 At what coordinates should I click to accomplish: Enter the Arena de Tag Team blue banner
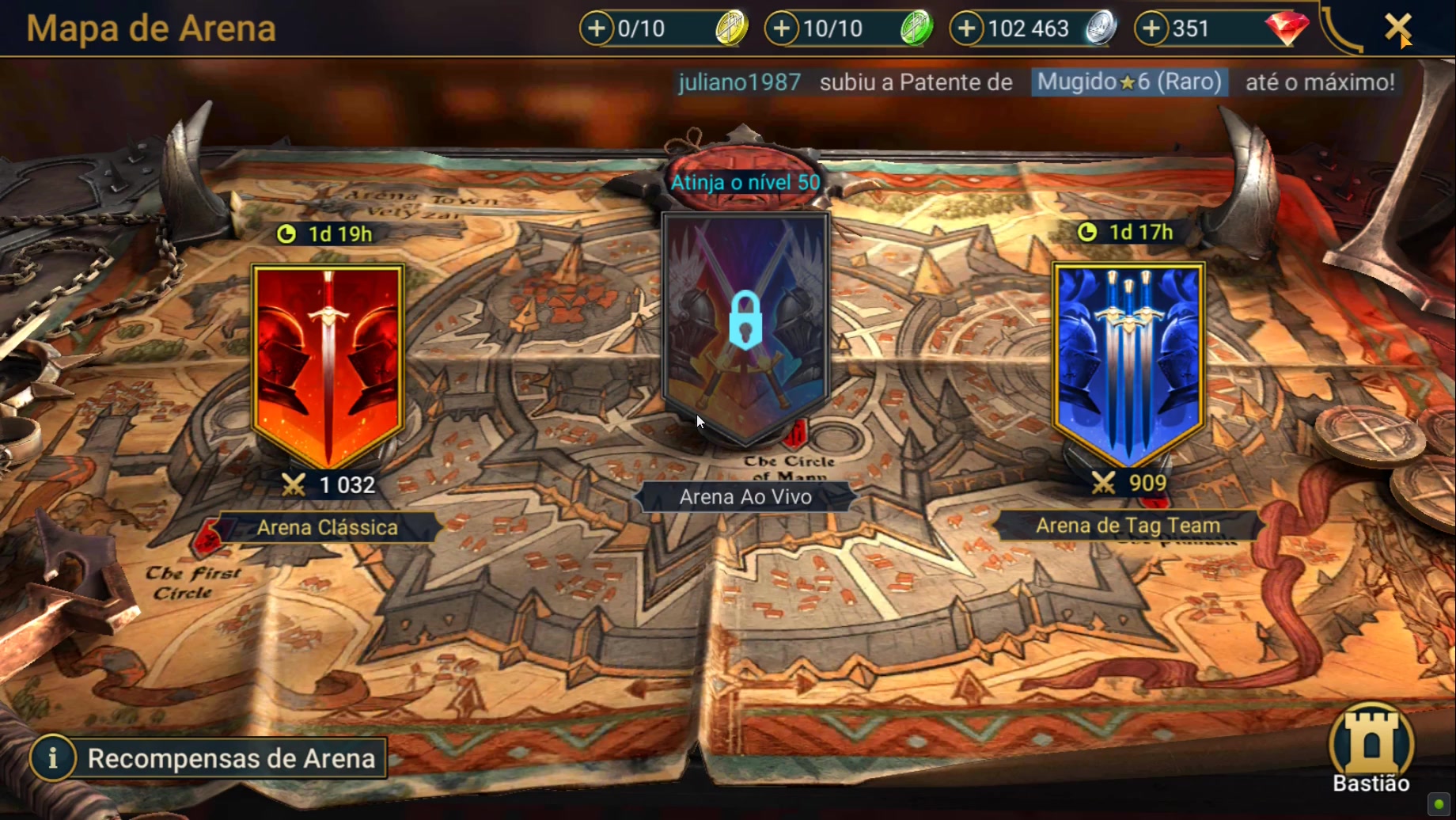click(x=1128, y=363)
